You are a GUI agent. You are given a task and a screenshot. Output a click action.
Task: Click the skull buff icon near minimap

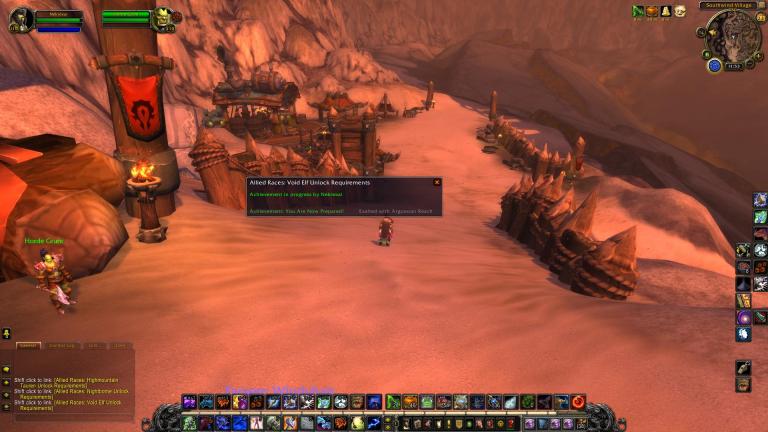coord(679,11)
